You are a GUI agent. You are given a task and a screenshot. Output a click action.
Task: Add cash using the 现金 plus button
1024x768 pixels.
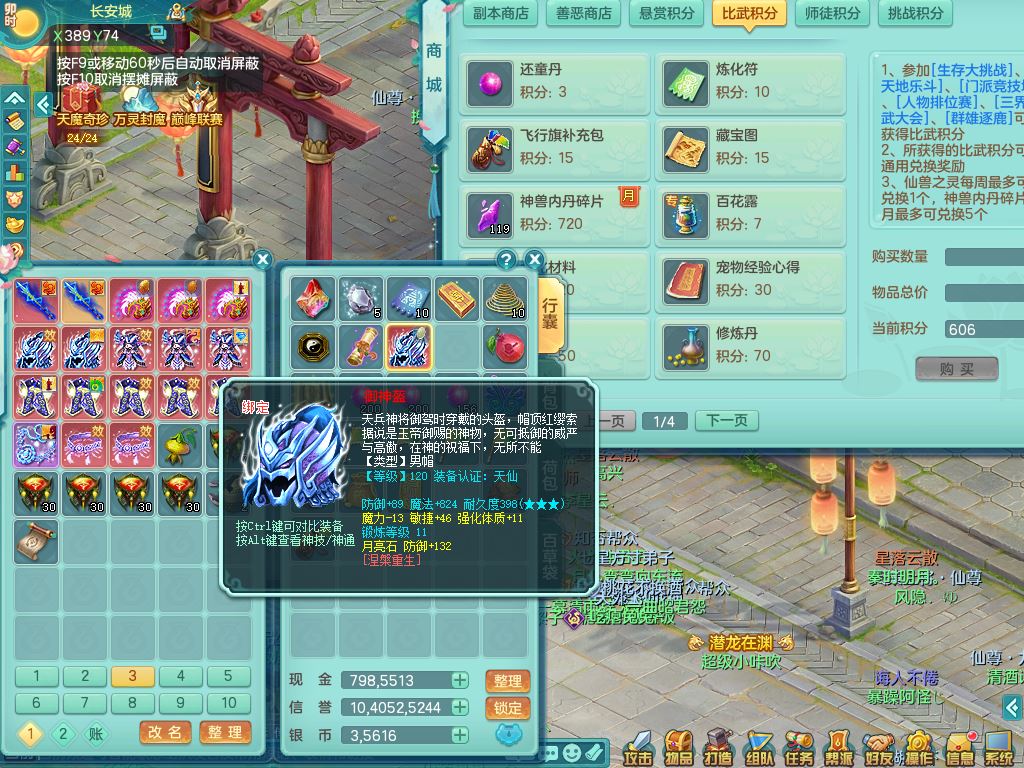460,681
